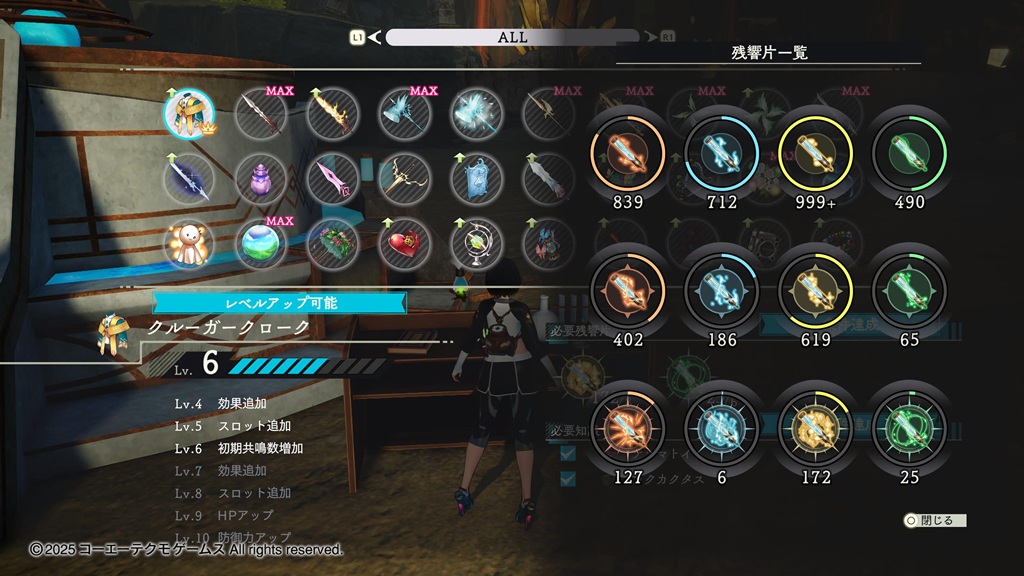
Task: Select the pink dagger weapon slot
Action: click(332, 180)
